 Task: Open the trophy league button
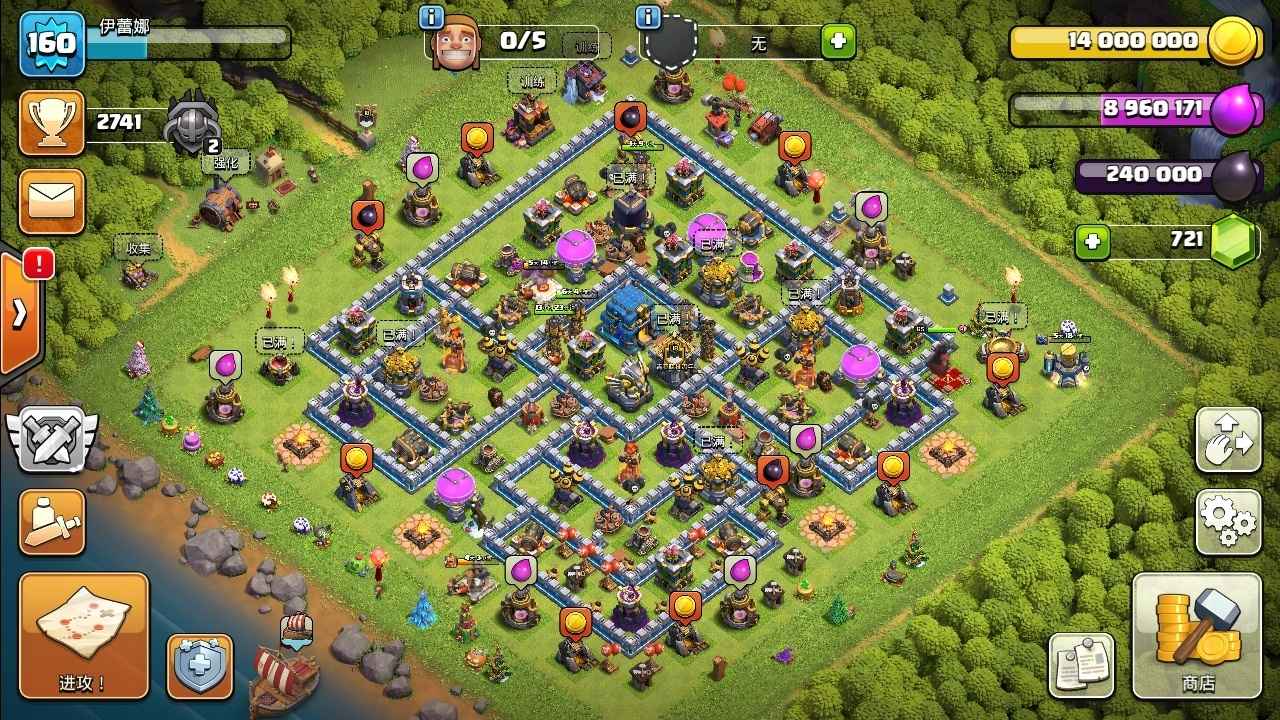[x=52, y=122]
